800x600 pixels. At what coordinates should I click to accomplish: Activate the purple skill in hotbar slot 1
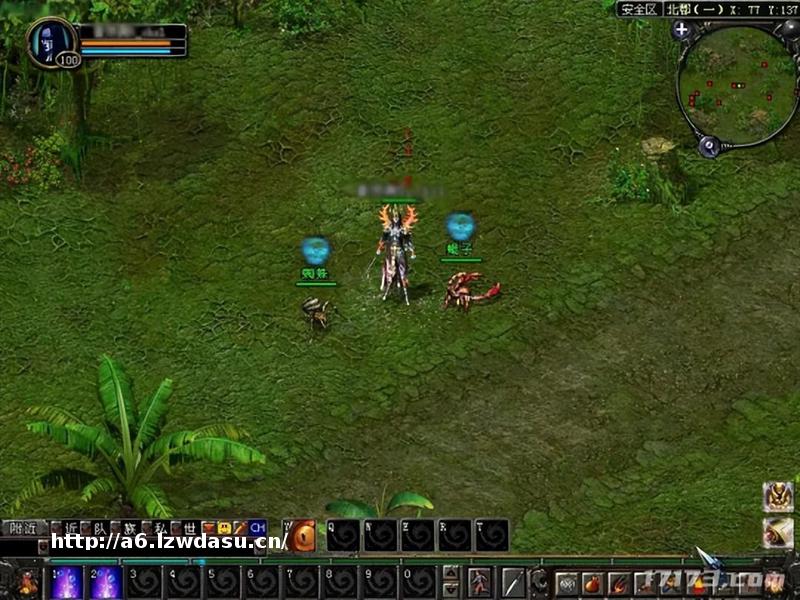66,582
